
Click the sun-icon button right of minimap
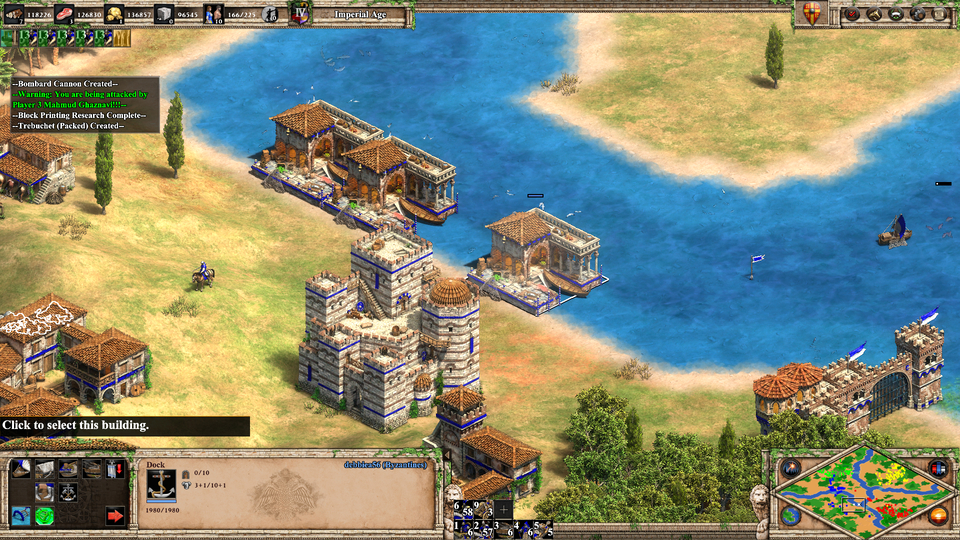point(938,516)
